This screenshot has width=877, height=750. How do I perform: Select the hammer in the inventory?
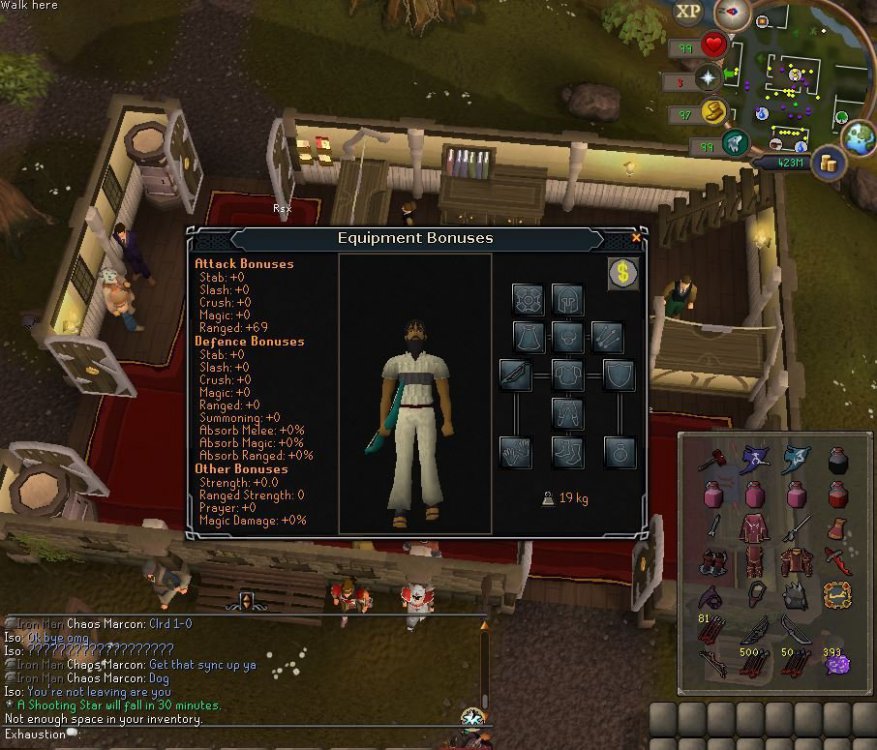(x=710, y=461)
